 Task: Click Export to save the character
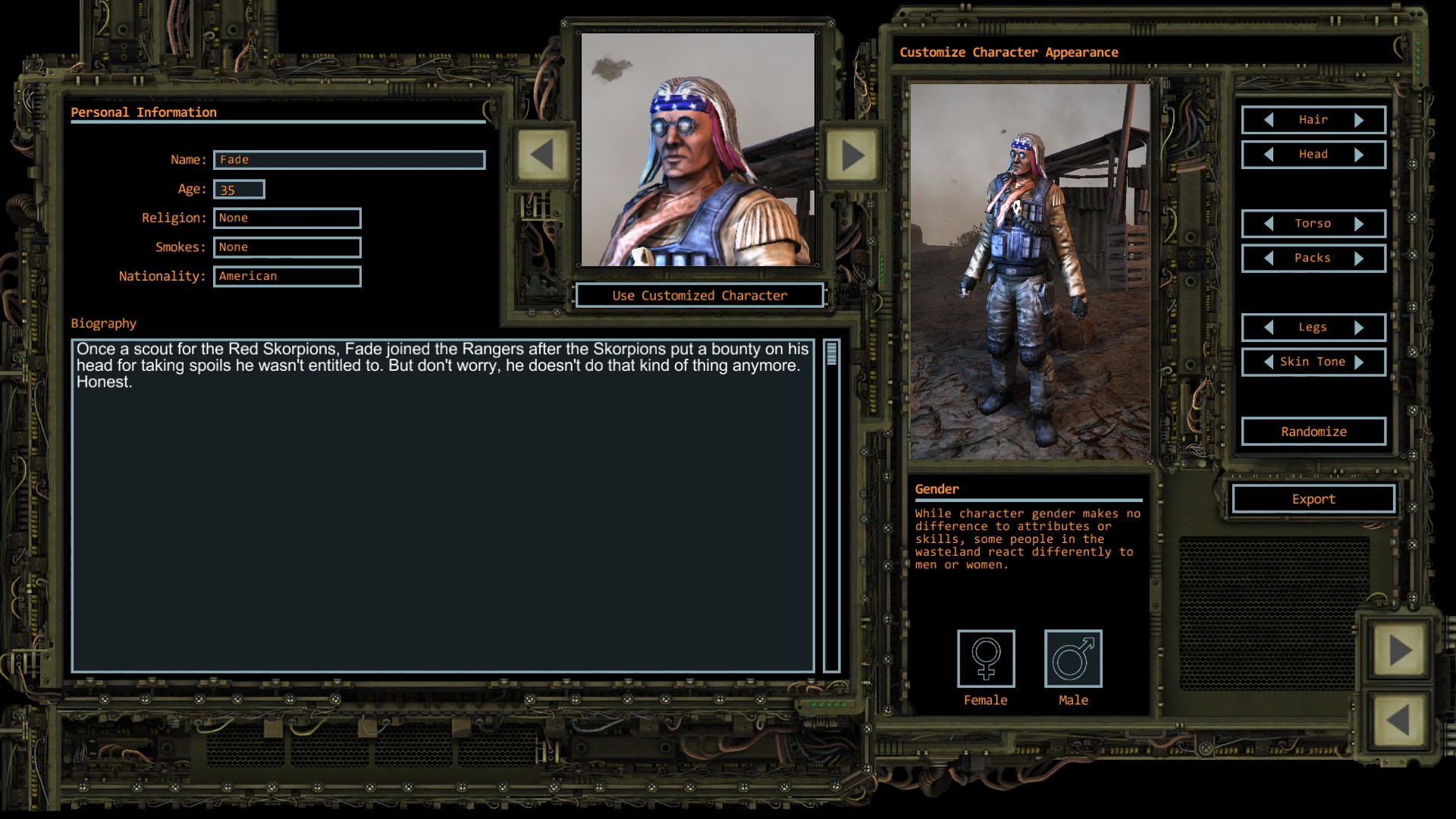click(1313, 498)
